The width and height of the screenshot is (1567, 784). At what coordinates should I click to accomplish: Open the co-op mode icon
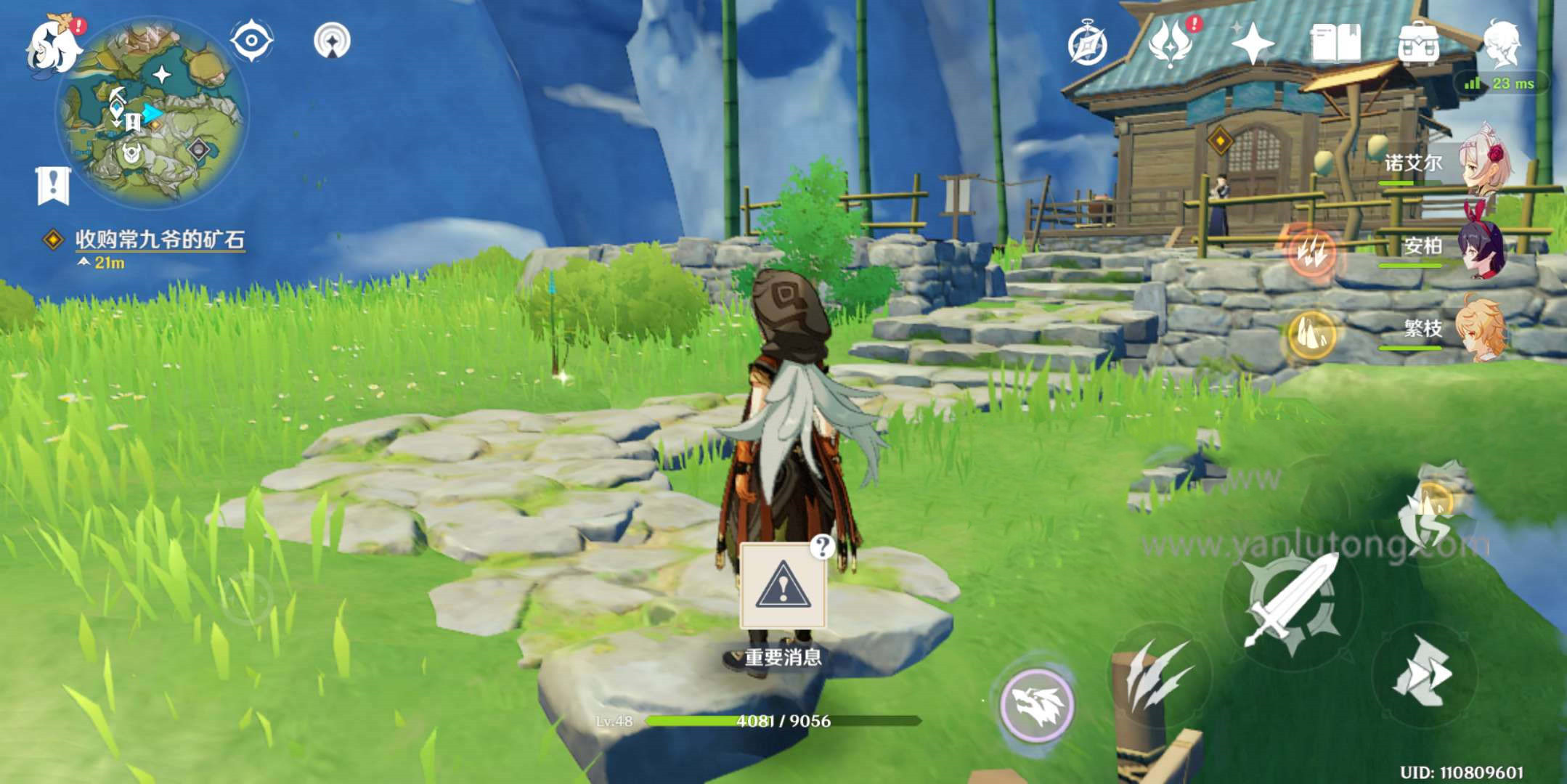(x=332, y=41)
